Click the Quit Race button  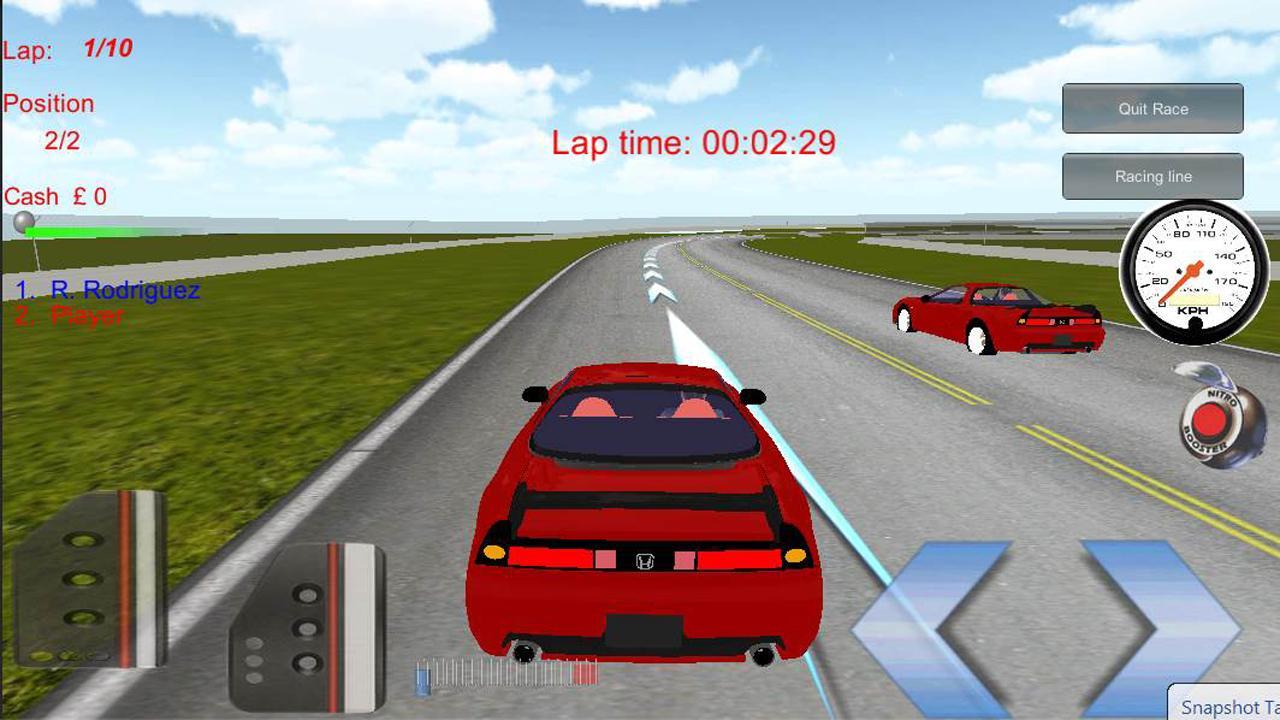(x=1152, y=108)
